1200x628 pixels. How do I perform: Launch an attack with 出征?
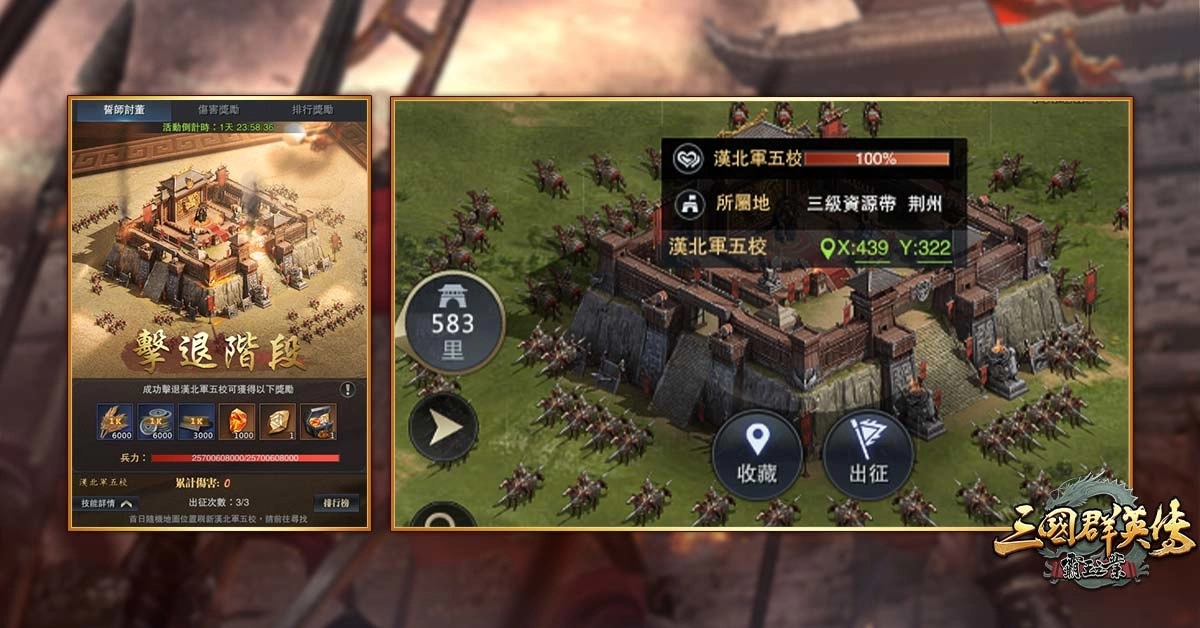click(868, 455)
